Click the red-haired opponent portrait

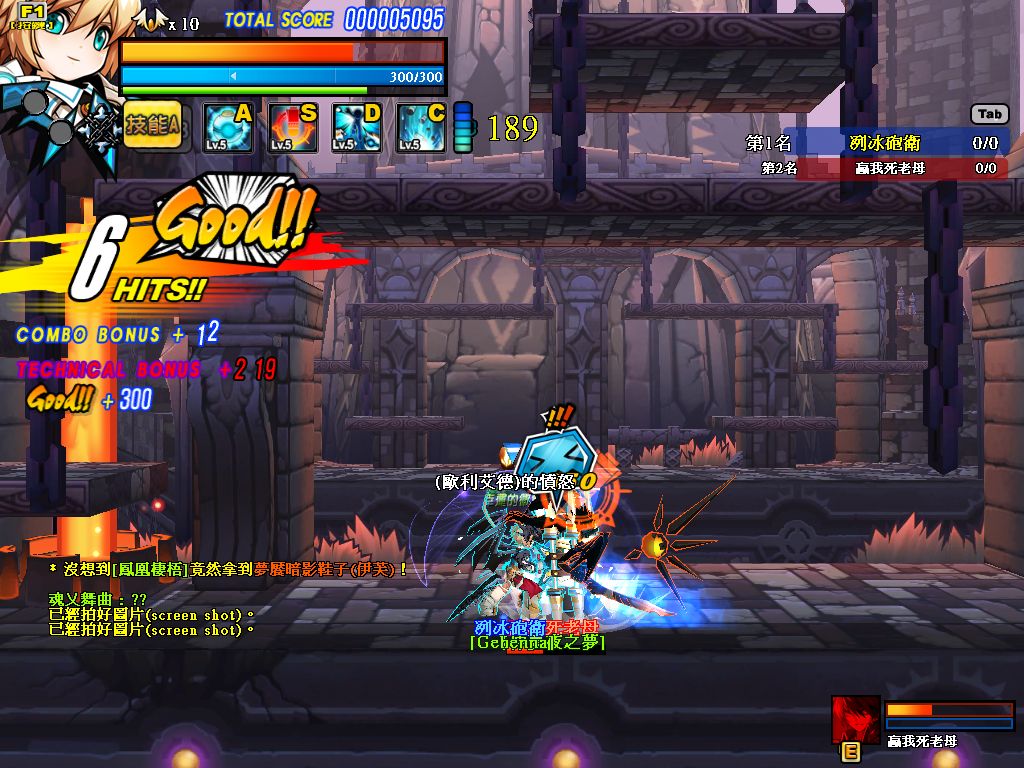pos(856,719)
